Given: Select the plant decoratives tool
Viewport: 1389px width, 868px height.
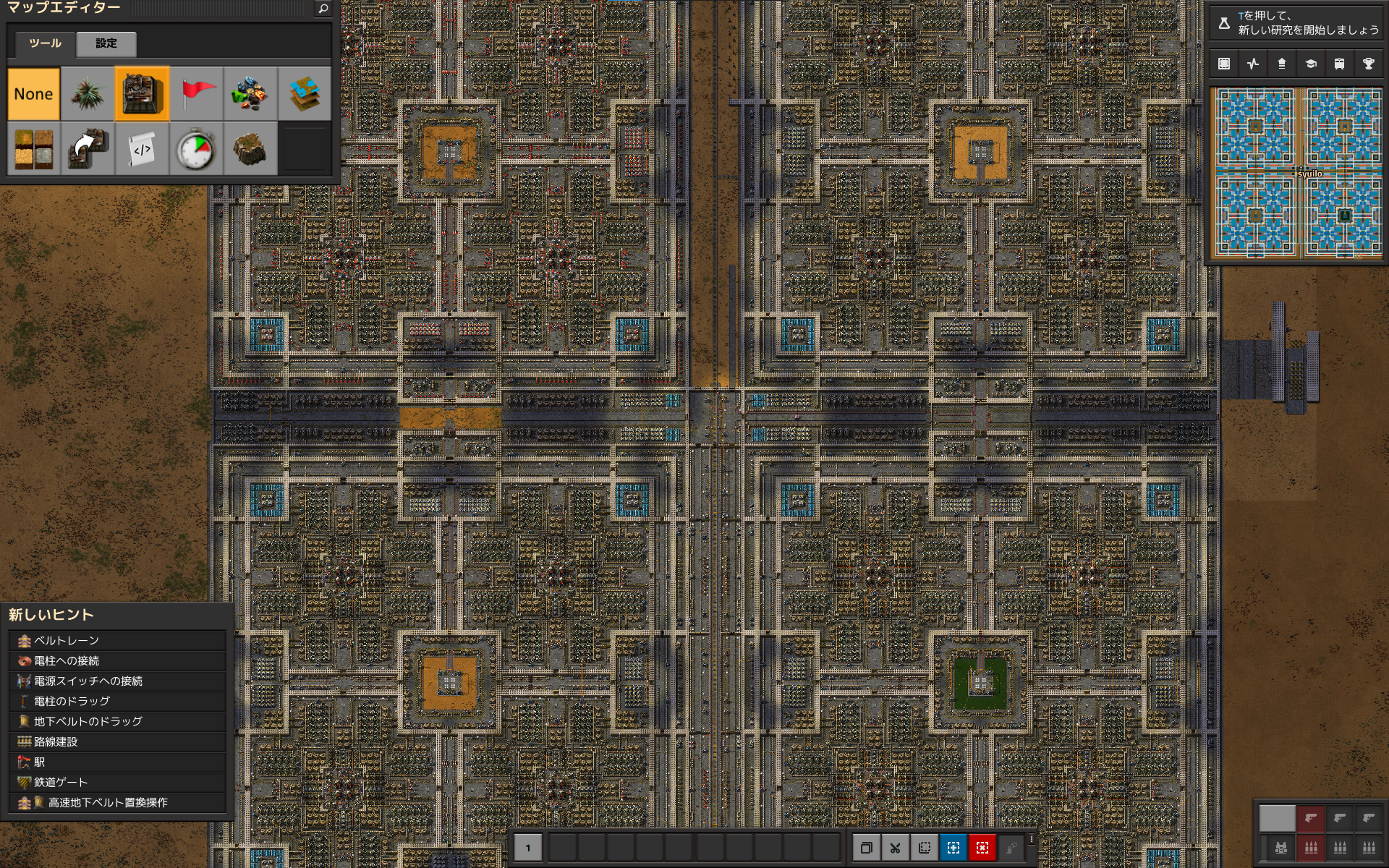Looking at the screenshot, I should click(x=88, y=94).
